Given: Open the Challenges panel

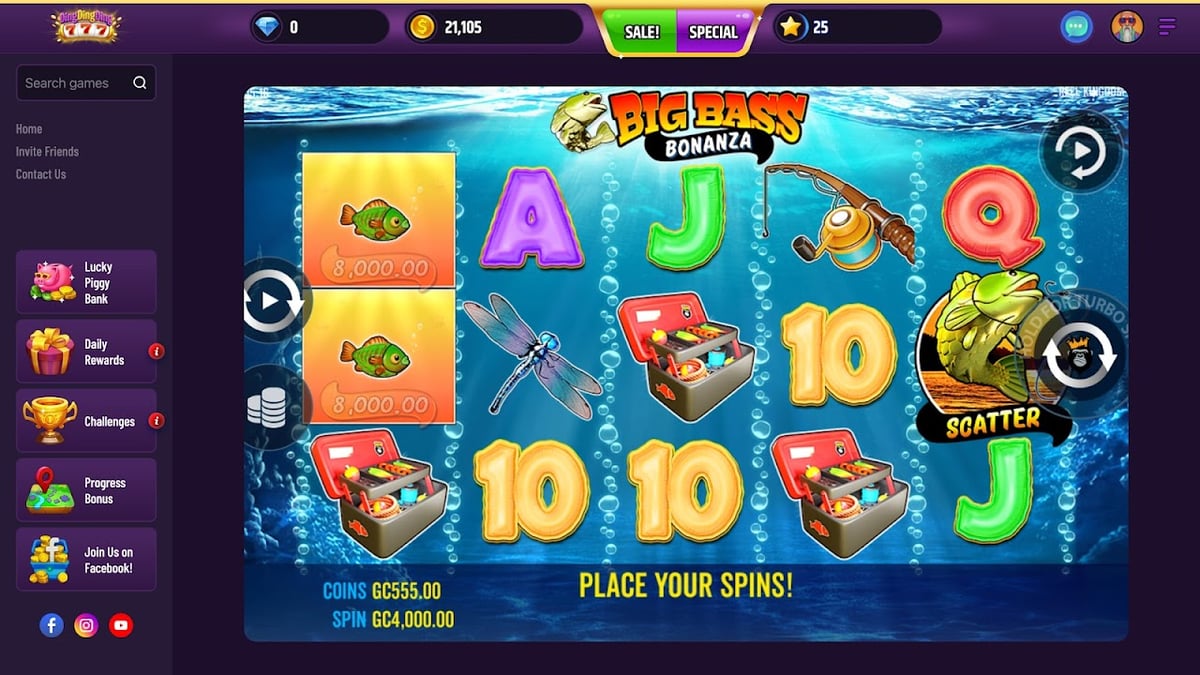Looking at the screenshot, I should (86, 421).
